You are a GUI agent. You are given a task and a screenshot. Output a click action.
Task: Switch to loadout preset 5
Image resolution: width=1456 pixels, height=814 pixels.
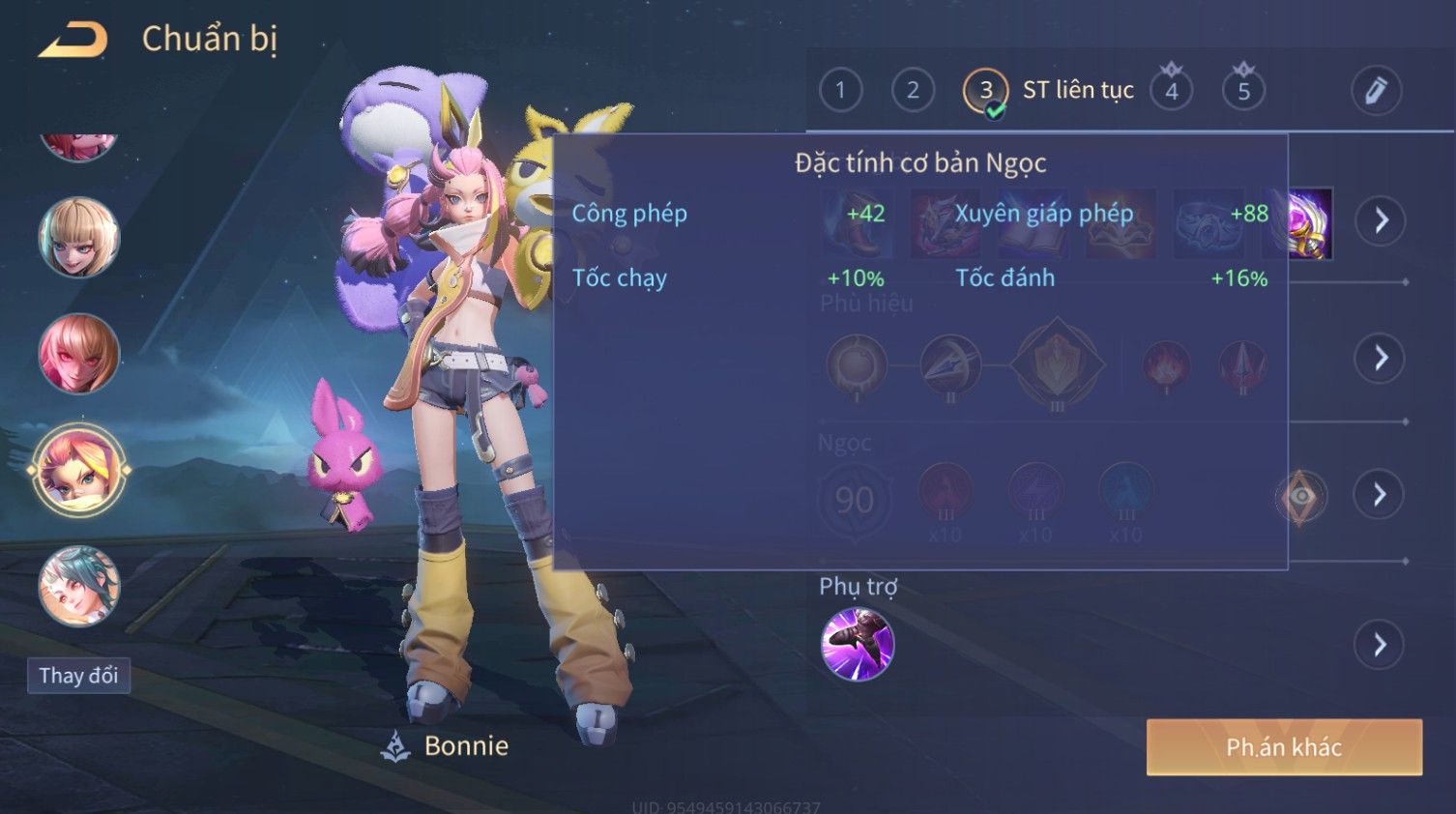1243,91
